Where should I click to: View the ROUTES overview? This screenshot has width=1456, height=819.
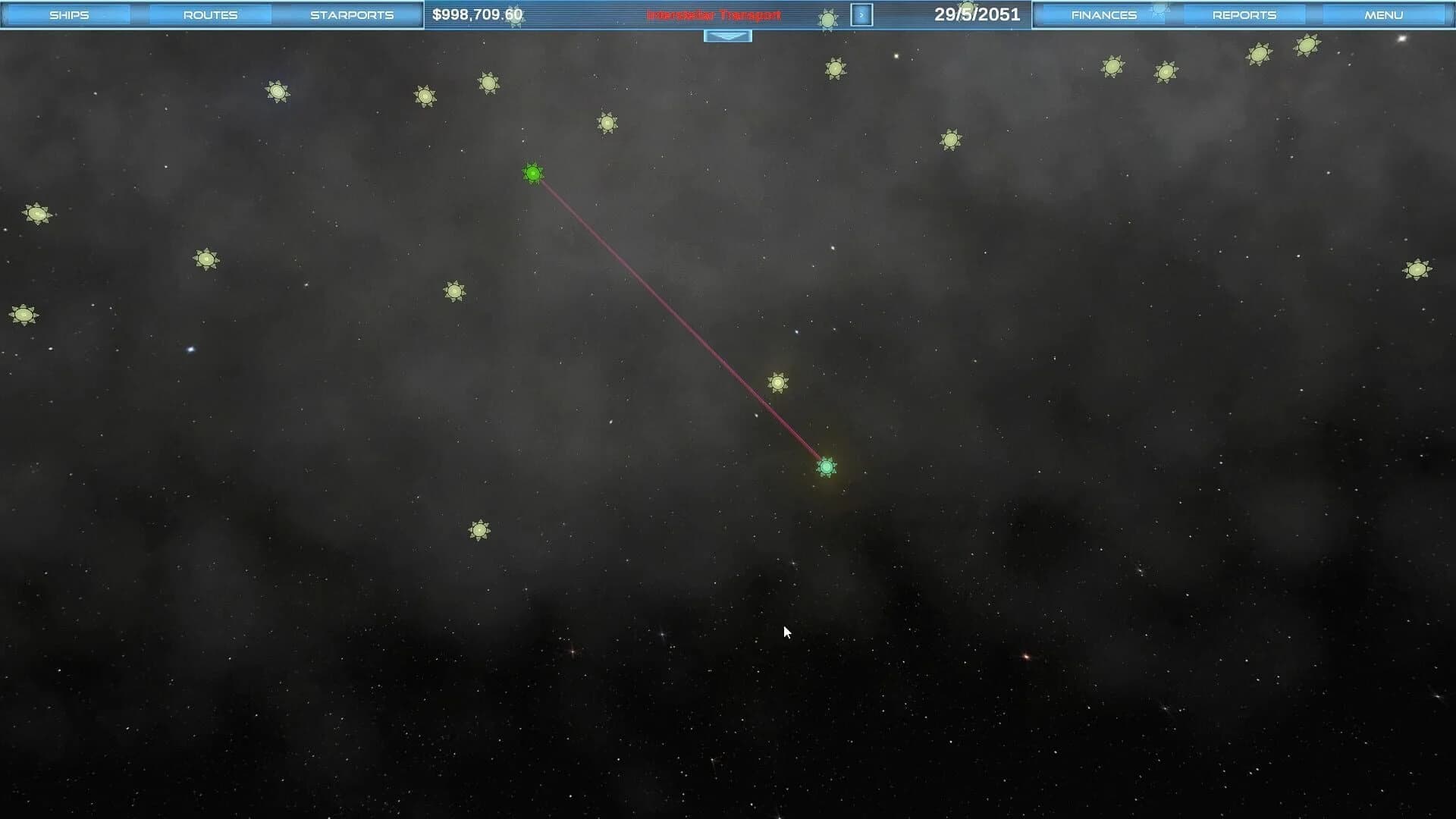click(x=210, y=14)
